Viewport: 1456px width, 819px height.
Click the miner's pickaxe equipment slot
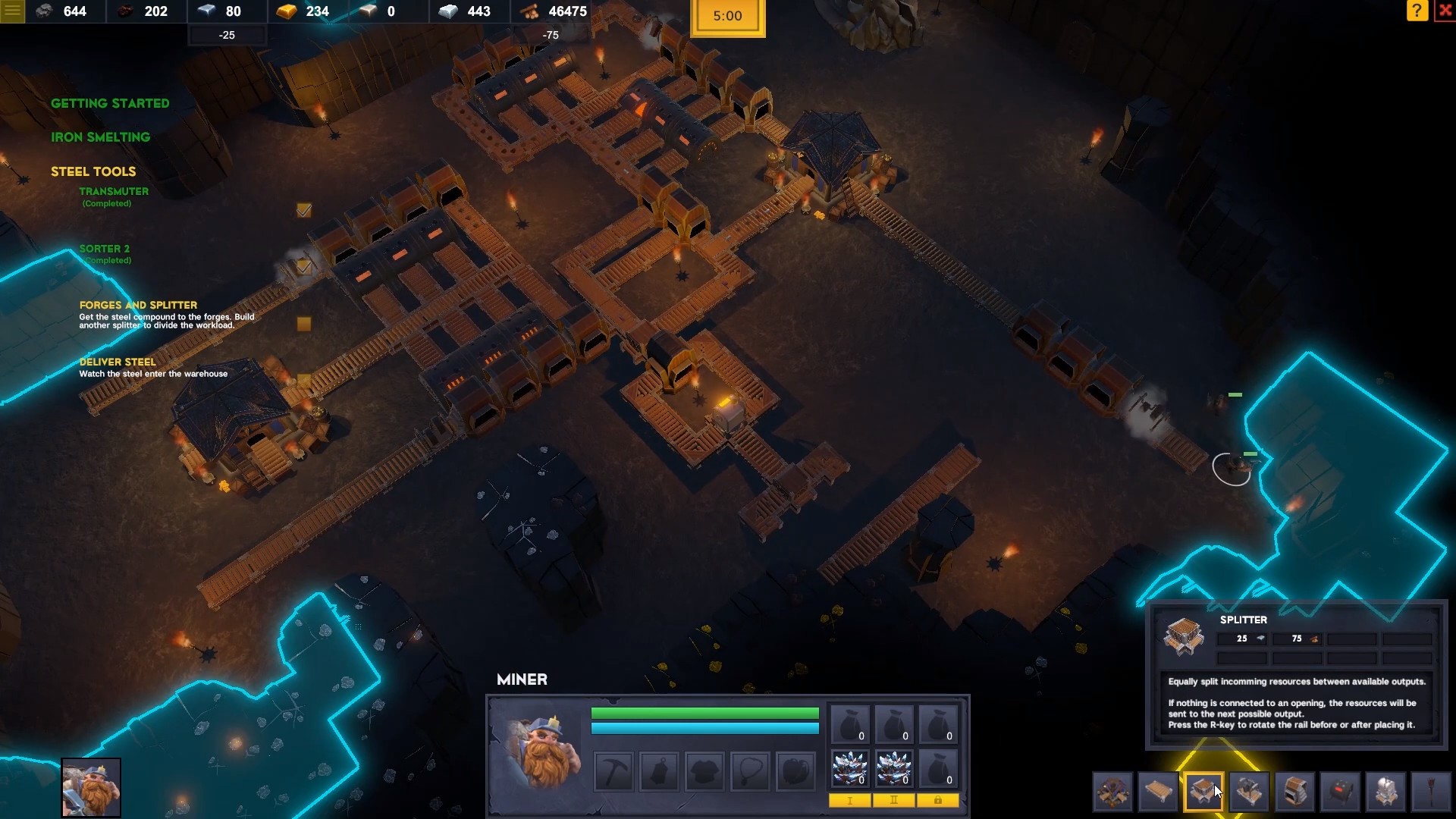(x=614, y=770)
